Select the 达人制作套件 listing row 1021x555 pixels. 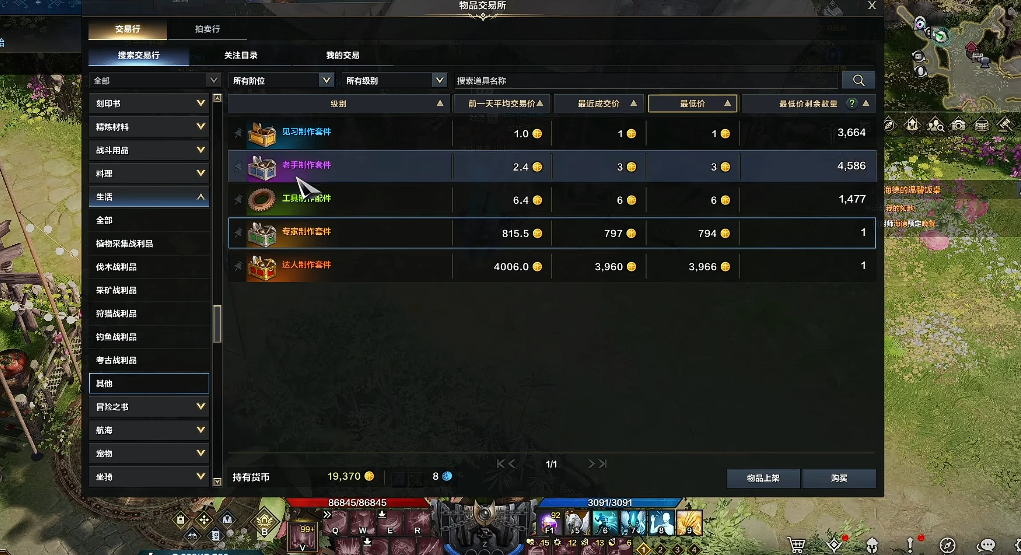552,266
